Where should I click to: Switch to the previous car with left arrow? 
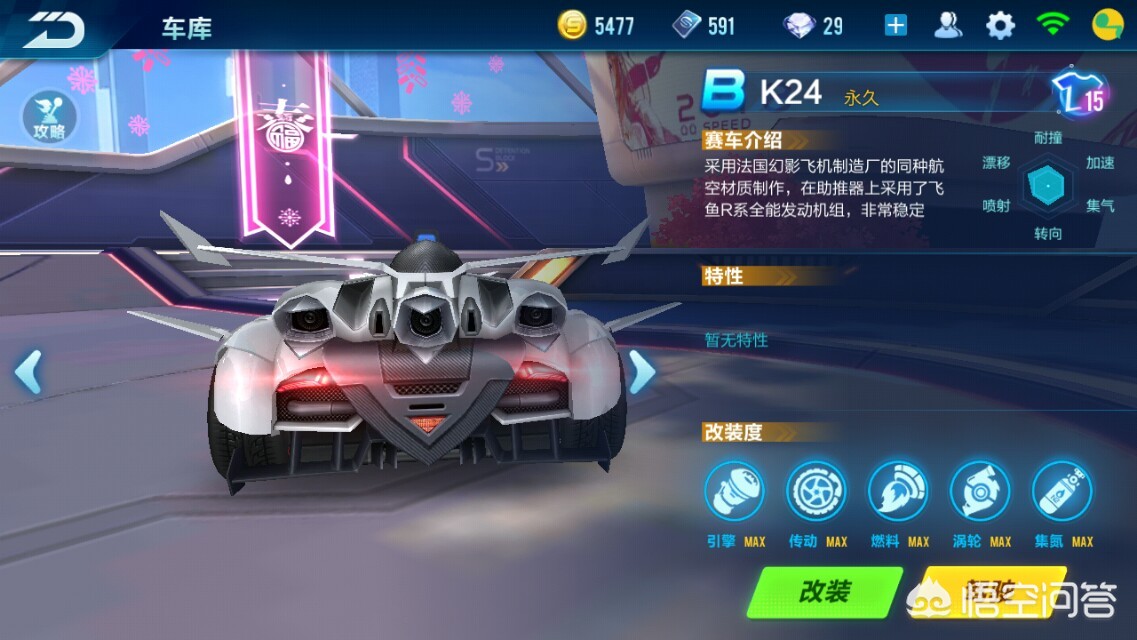[x=28, y=372]
